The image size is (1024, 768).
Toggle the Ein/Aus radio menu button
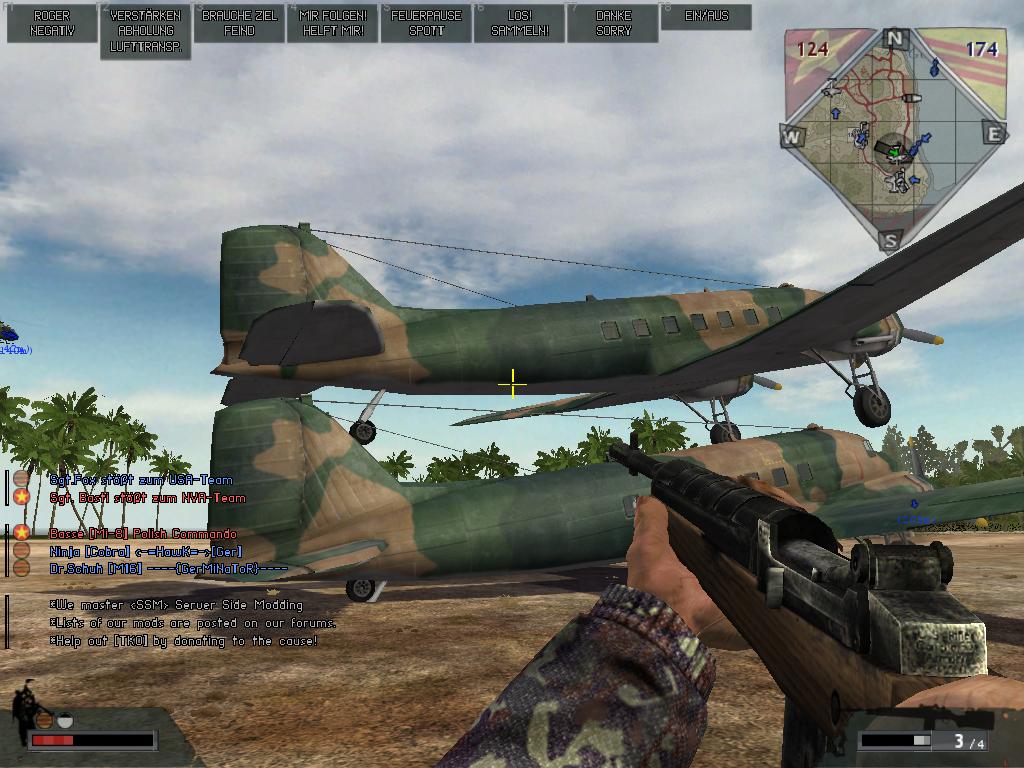(707, 17)
